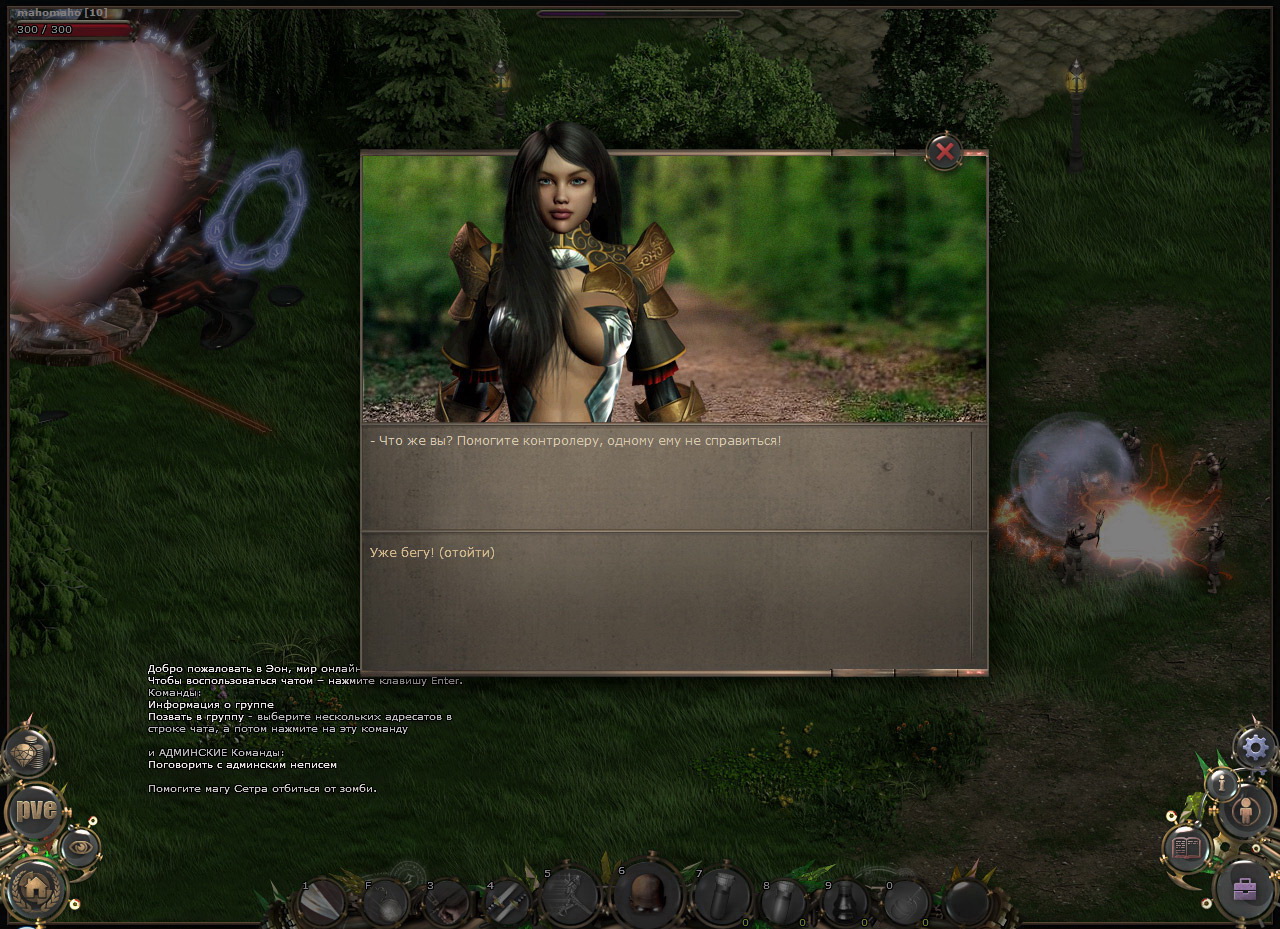This screenshot has width=1280, height=929.
Task: Activate the home return button
Action: [x=38, y=887]
